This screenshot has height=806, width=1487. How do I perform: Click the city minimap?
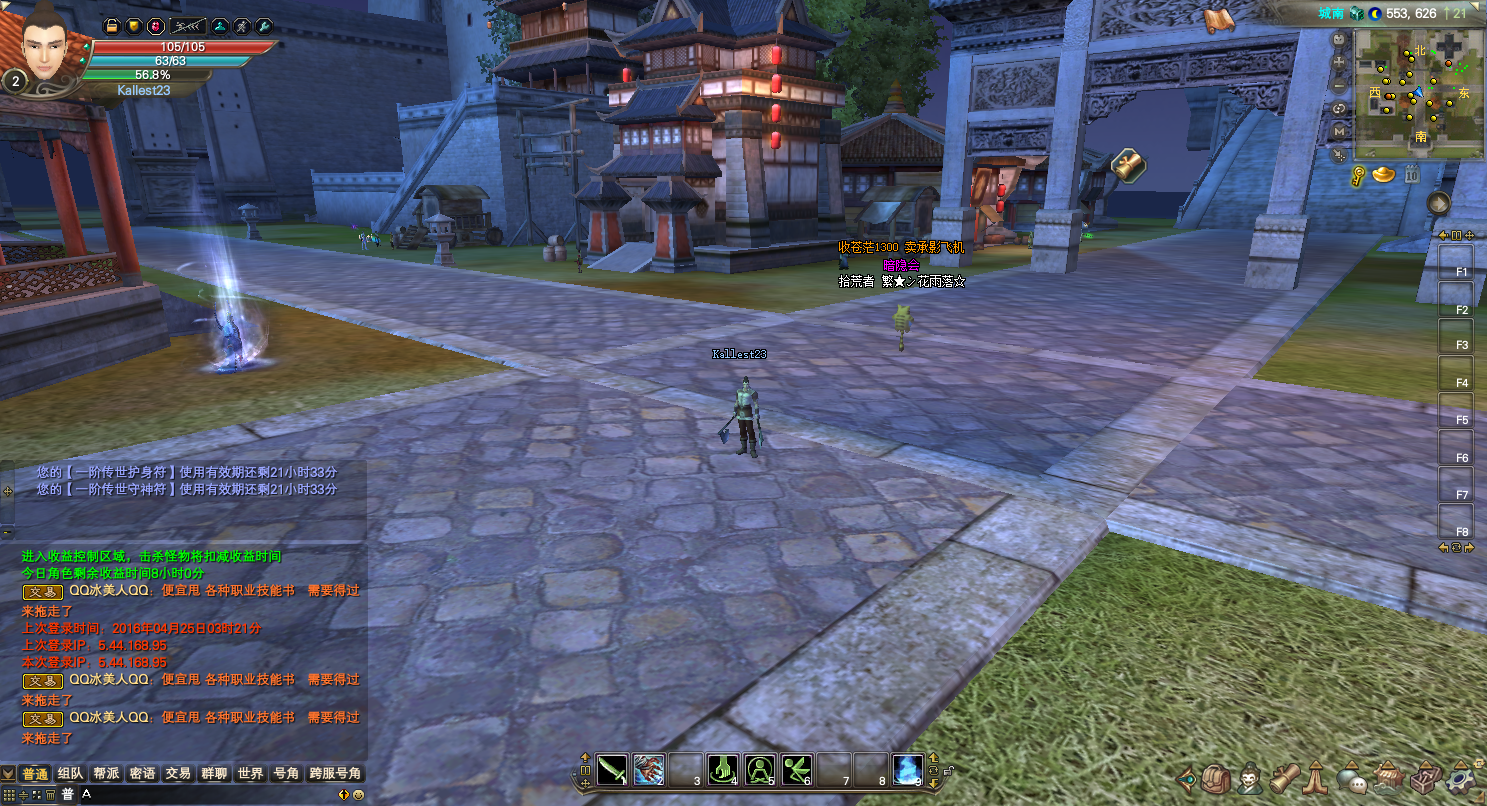tap(1419, 93)
